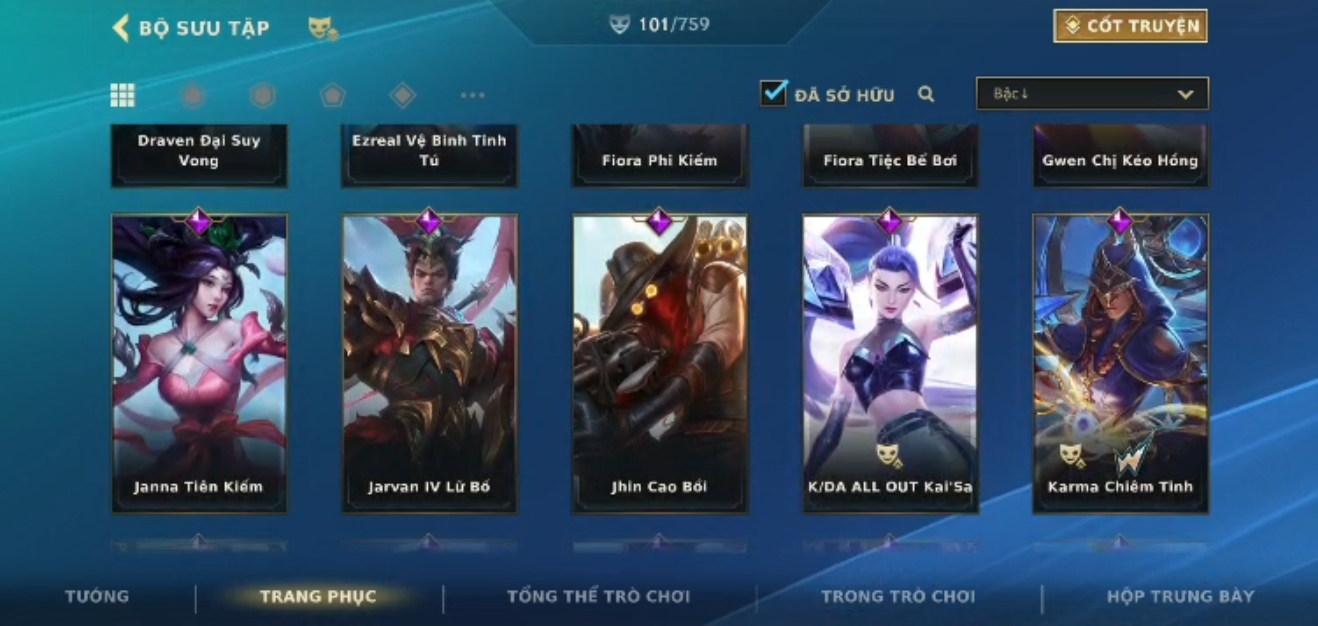Select the Janna Tiên Kiếm skin card
1318x626 pixels.
click(x=199, y=364)
